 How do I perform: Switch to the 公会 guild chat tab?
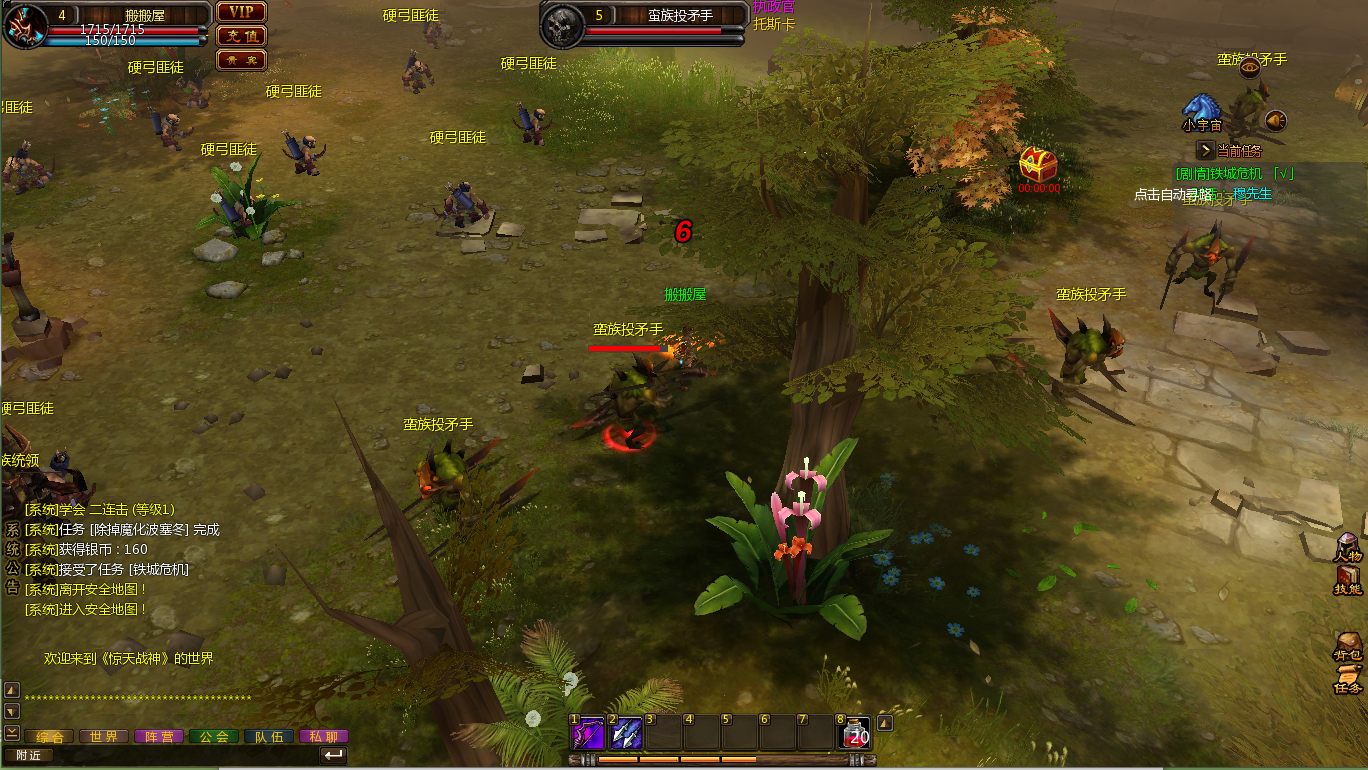point(214,737)
